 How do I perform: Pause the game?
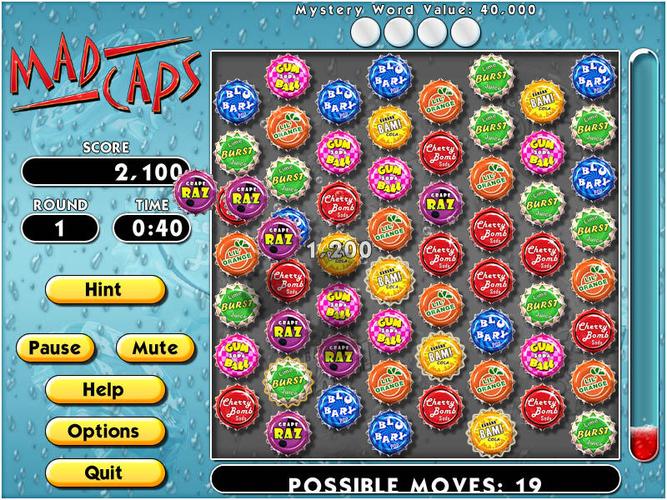coord(55,348)
